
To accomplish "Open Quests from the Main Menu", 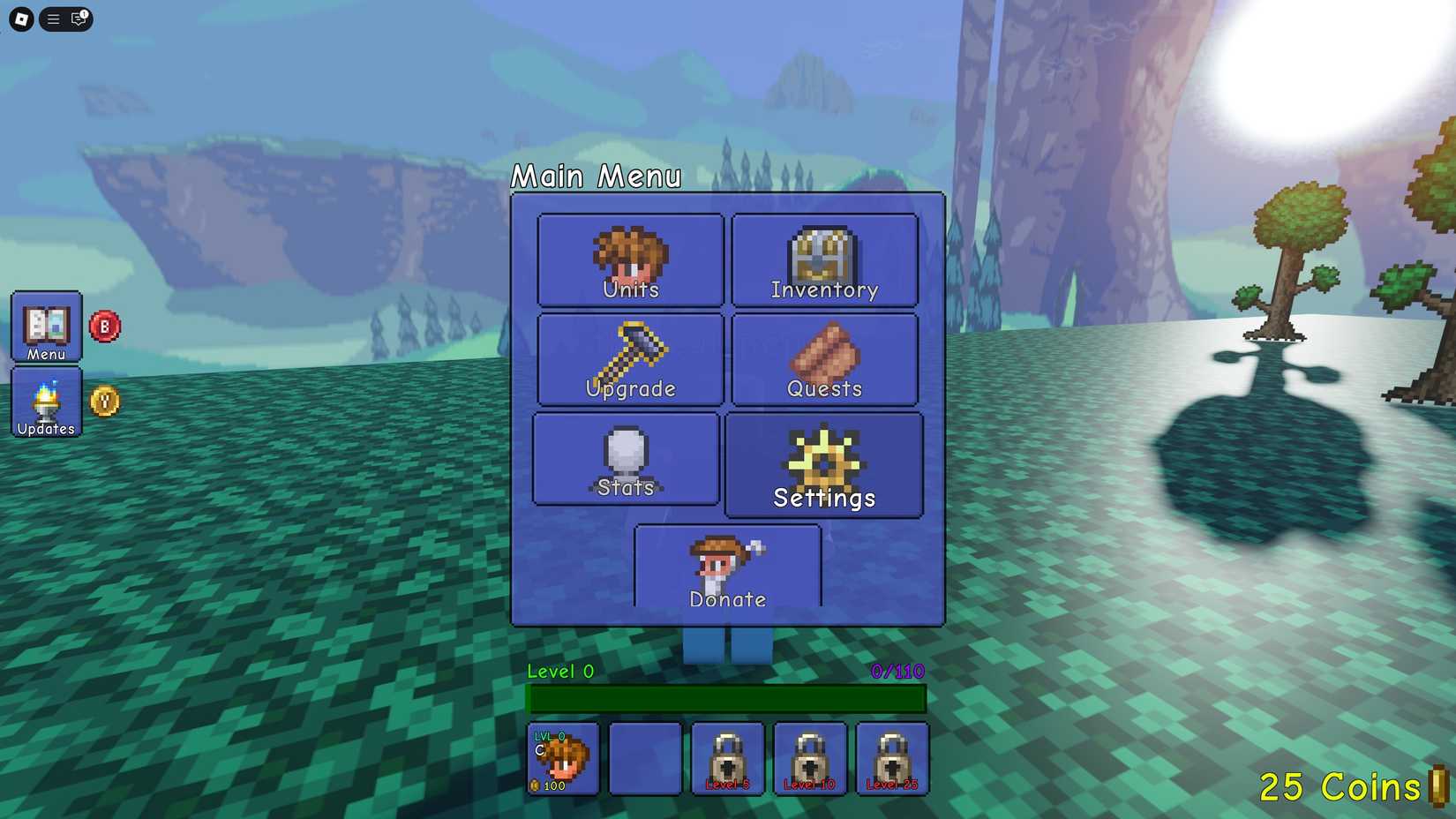I will 823,360.
